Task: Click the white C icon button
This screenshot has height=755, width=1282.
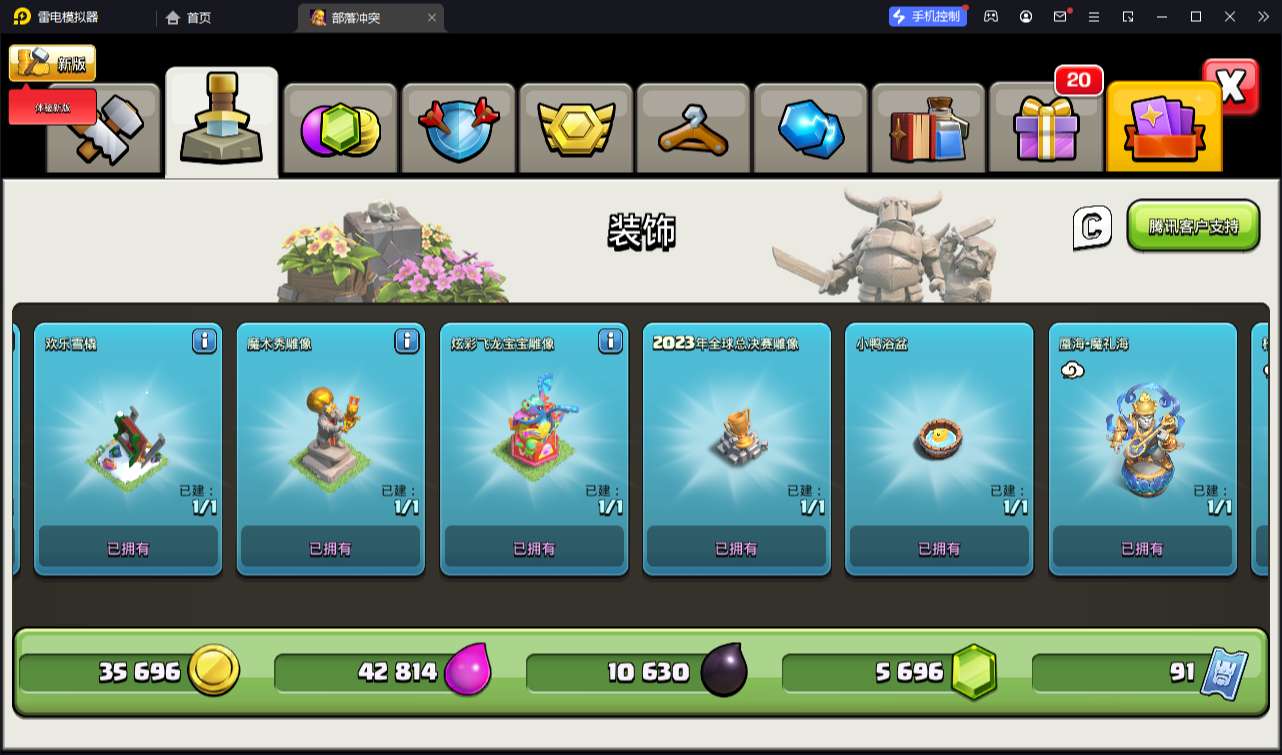Action: (x=1092, y=227)
